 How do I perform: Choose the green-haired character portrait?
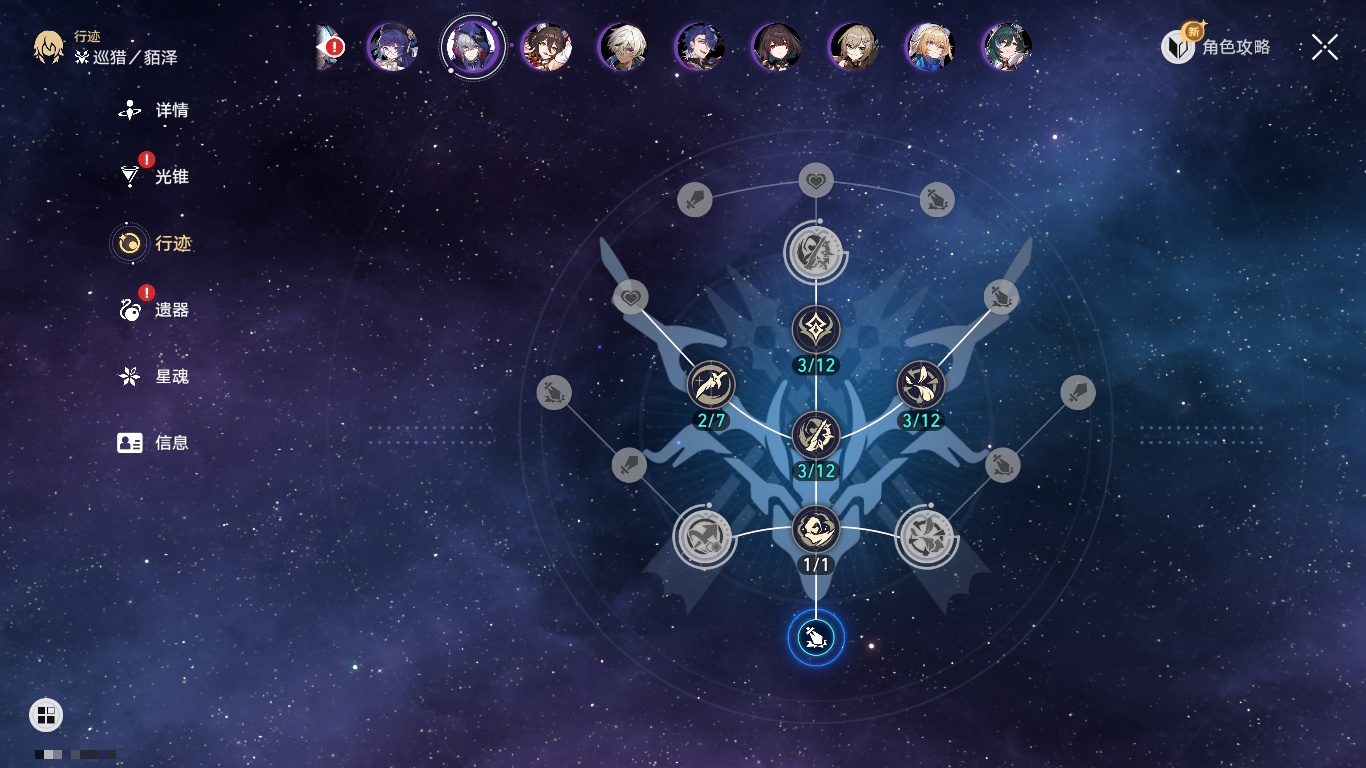tap(1007, 47)
